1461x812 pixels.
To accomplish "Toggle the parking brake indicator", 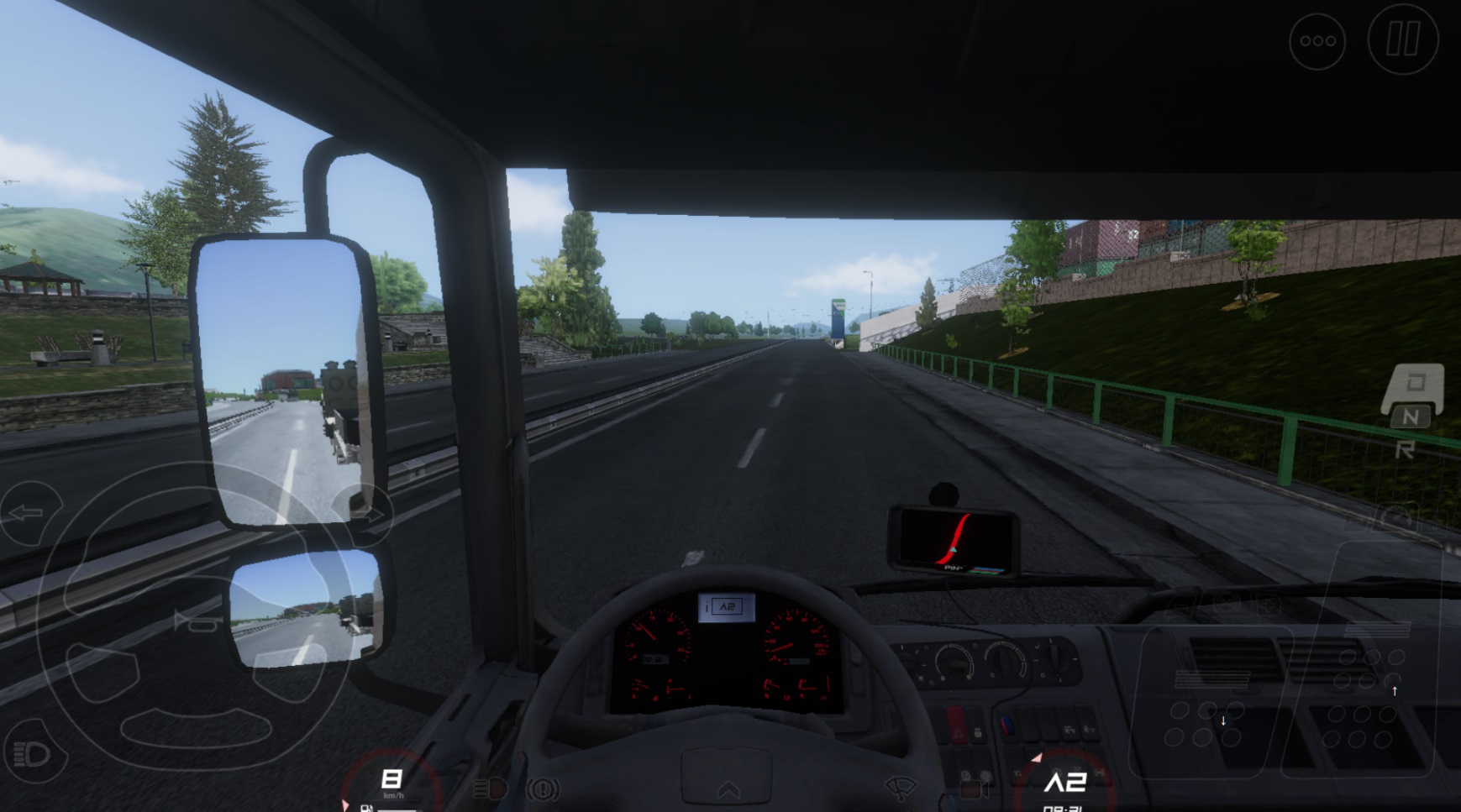I will pyautogui.click(x=543, y=789).
